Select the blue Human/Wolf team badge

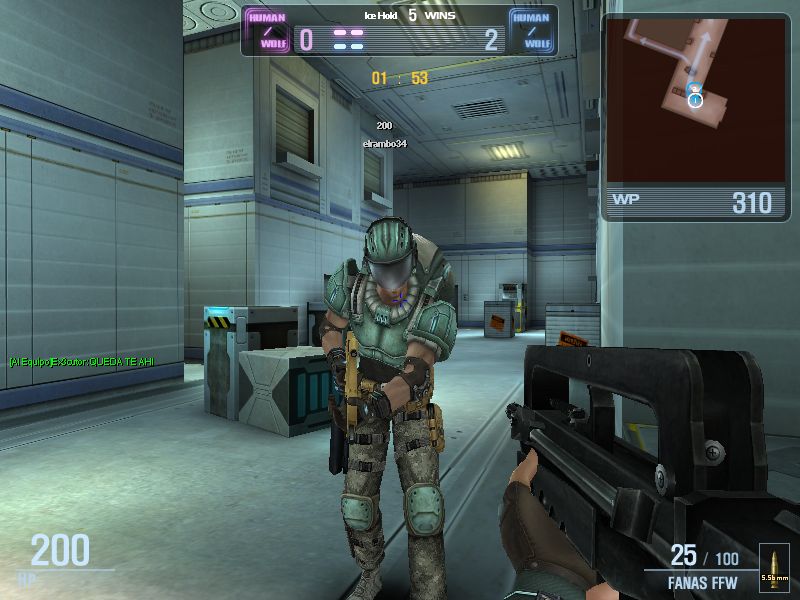[x=530, y=31]
